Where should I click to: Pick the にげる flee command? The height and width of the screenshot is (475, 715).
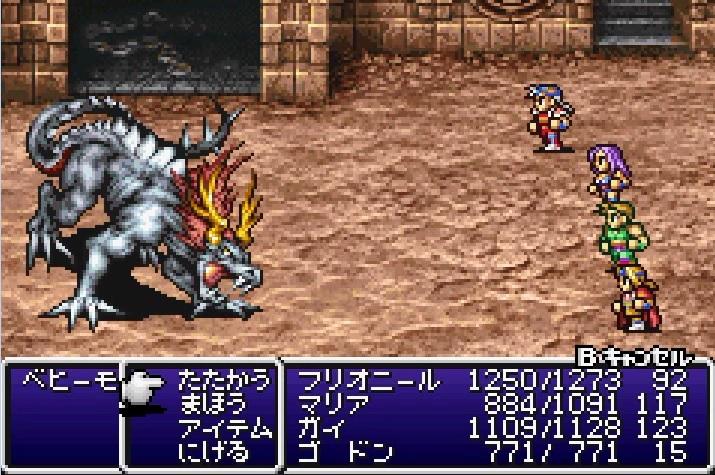pyautogui.click(x=224, y=450)
